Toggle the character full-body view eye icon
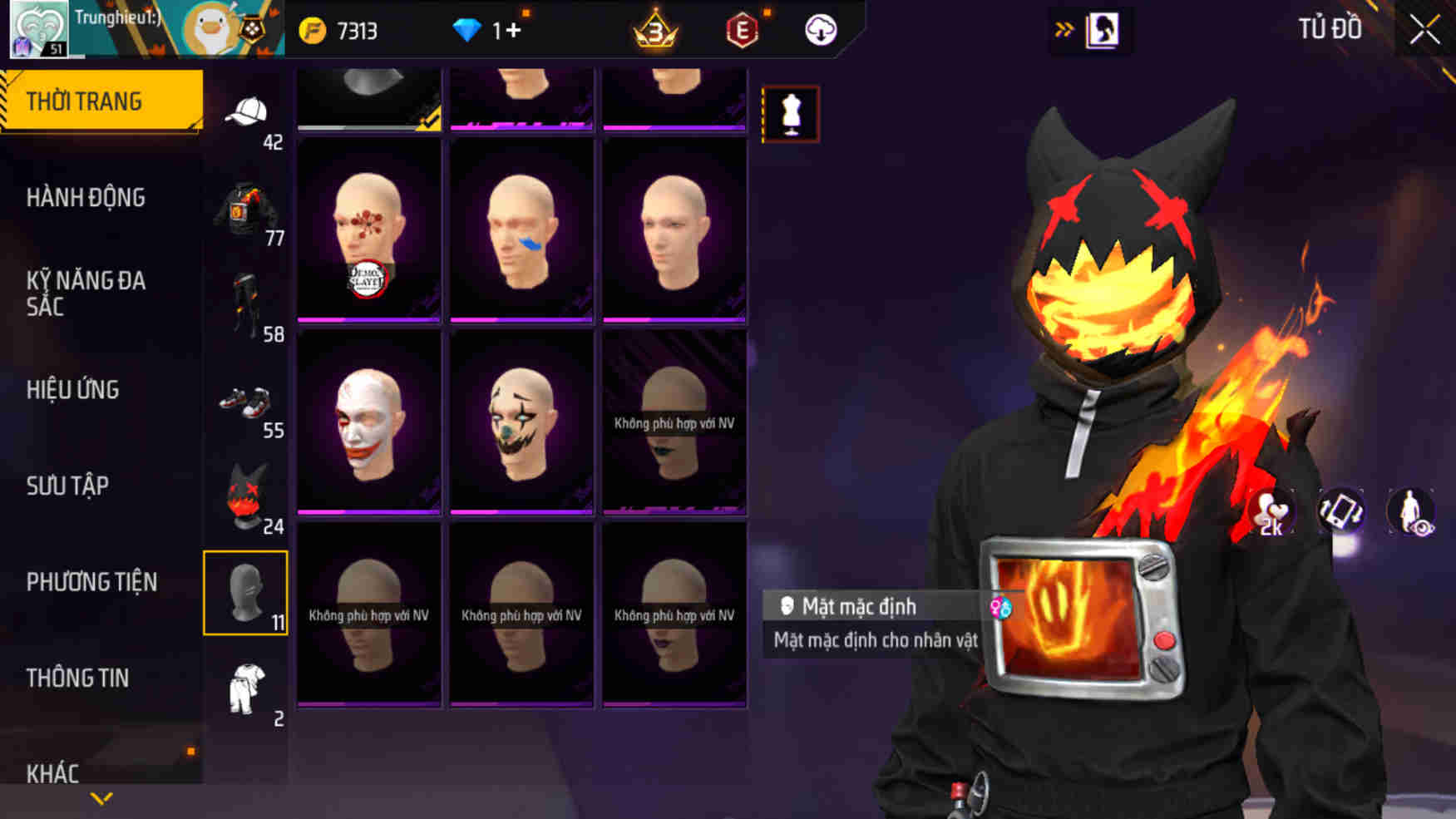1456x819 pixels. click(x=1409, y=512)
